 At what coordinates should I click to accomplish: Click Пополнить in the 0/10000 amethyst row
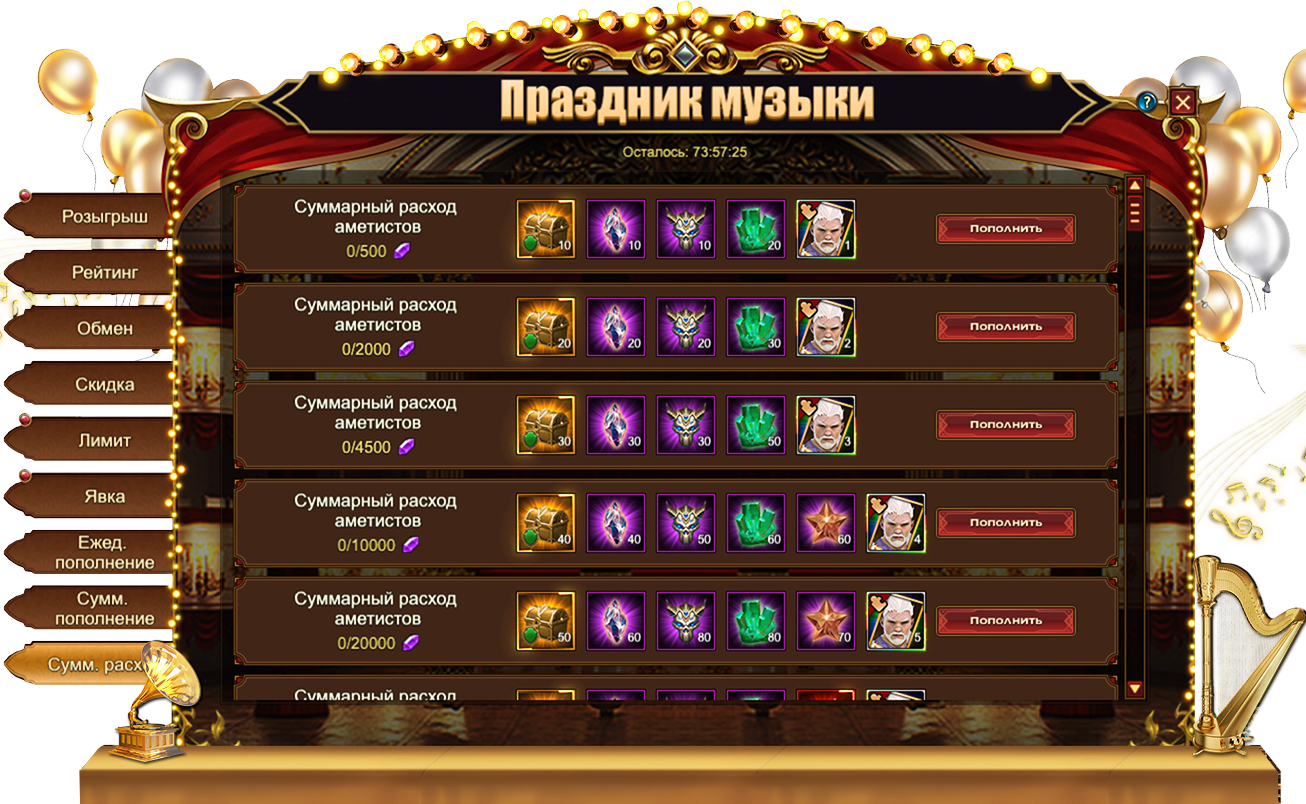coord(1005,522)
